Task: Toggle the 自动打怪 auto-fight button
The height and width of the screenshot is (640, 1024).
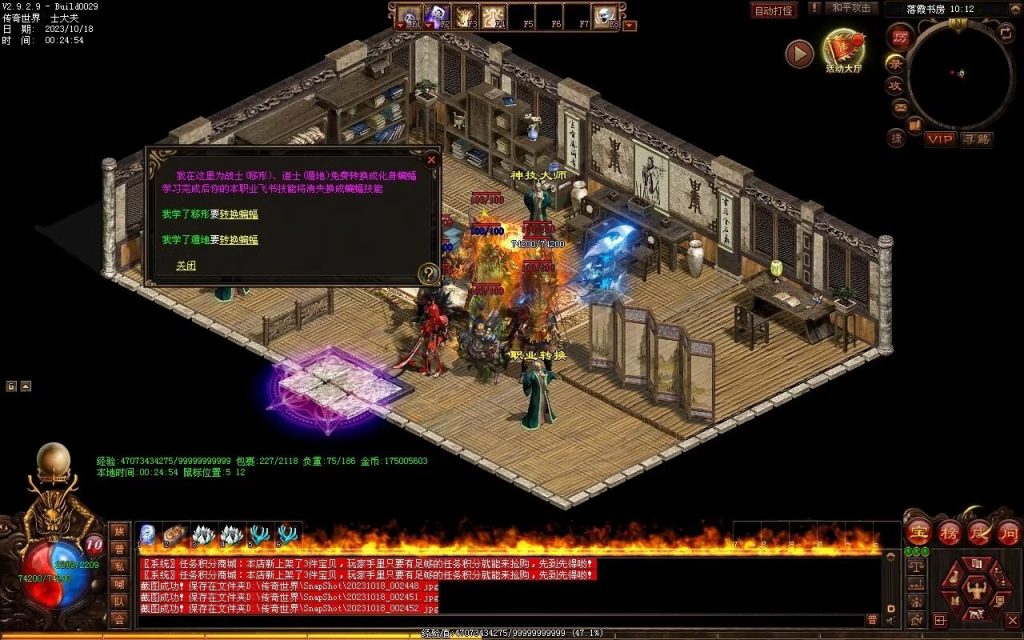Action: pos(773,10)
